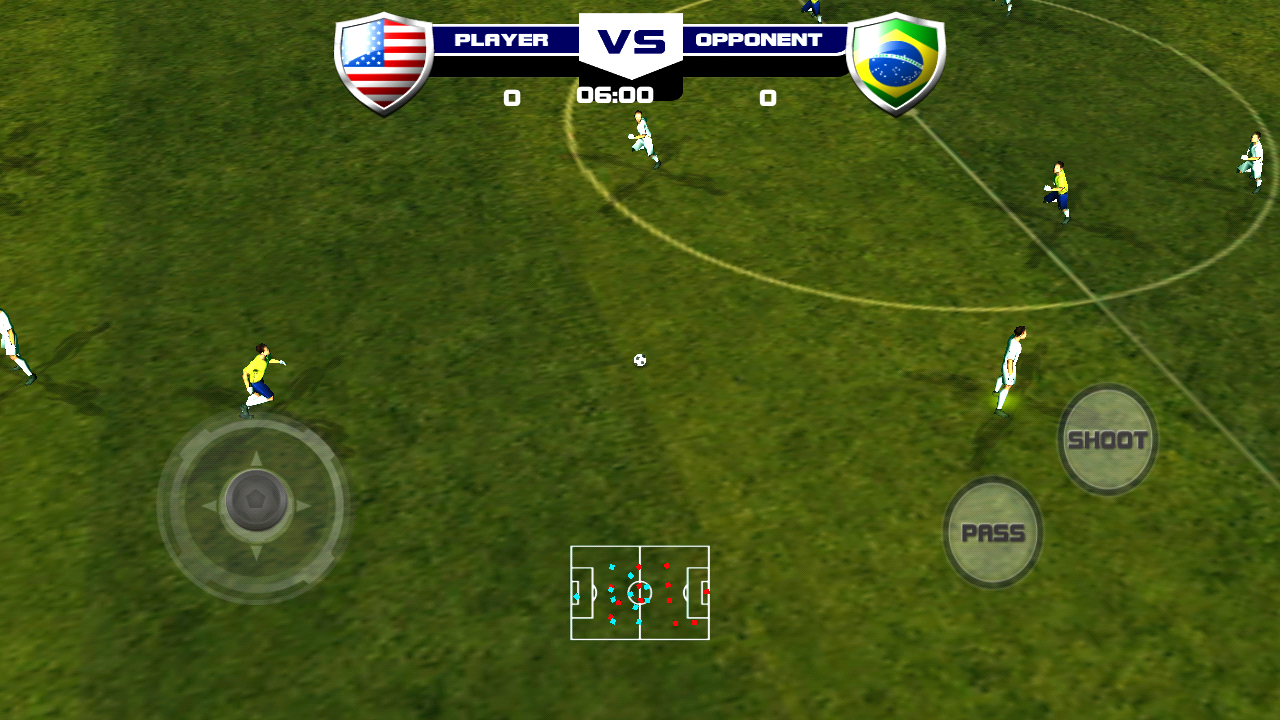This screenshot has height=720, width=1280.
Task: Tap the player team score of 0
Action: tap(512, 98)
